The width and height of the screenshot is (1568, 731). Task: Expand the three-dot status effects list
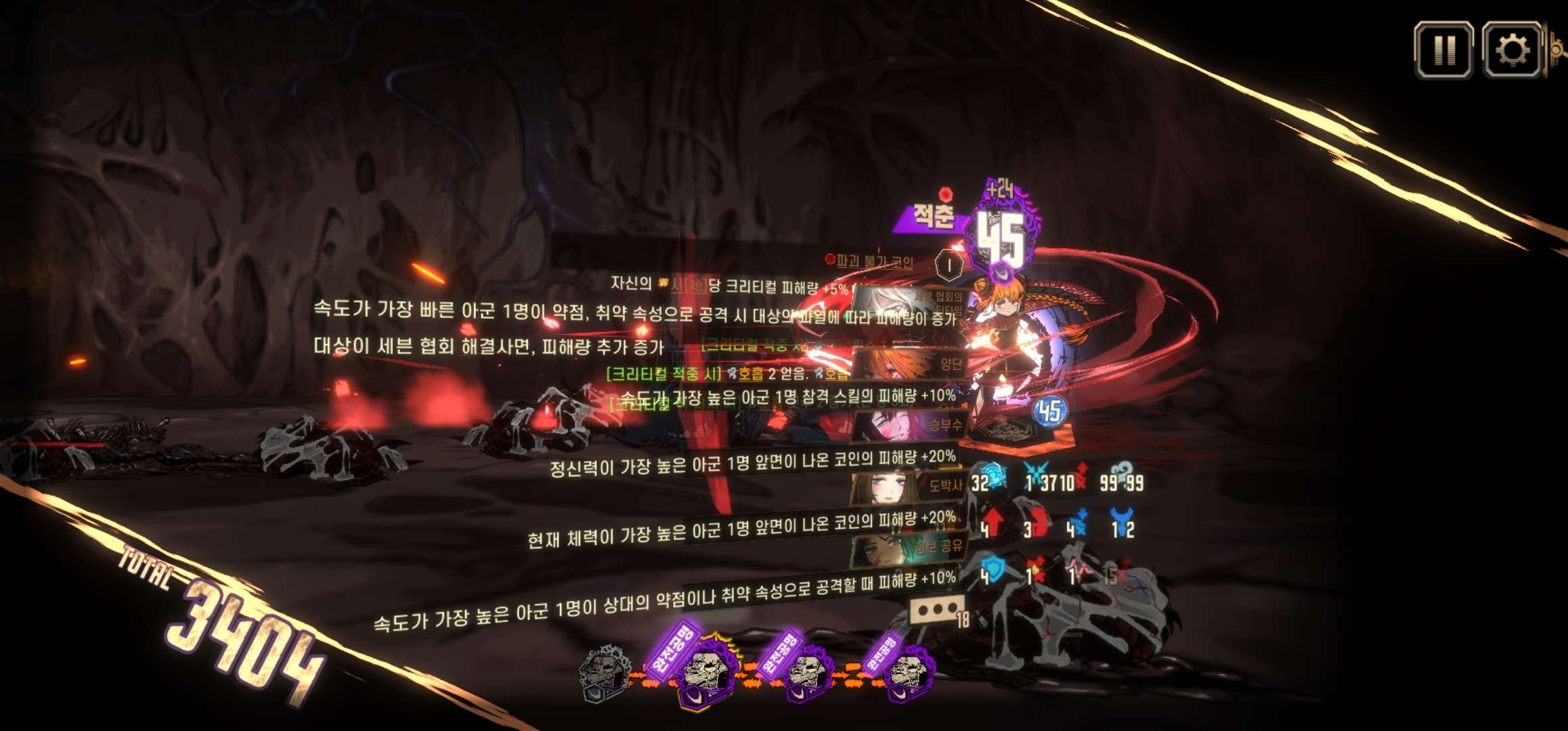(x=936, y=610)
